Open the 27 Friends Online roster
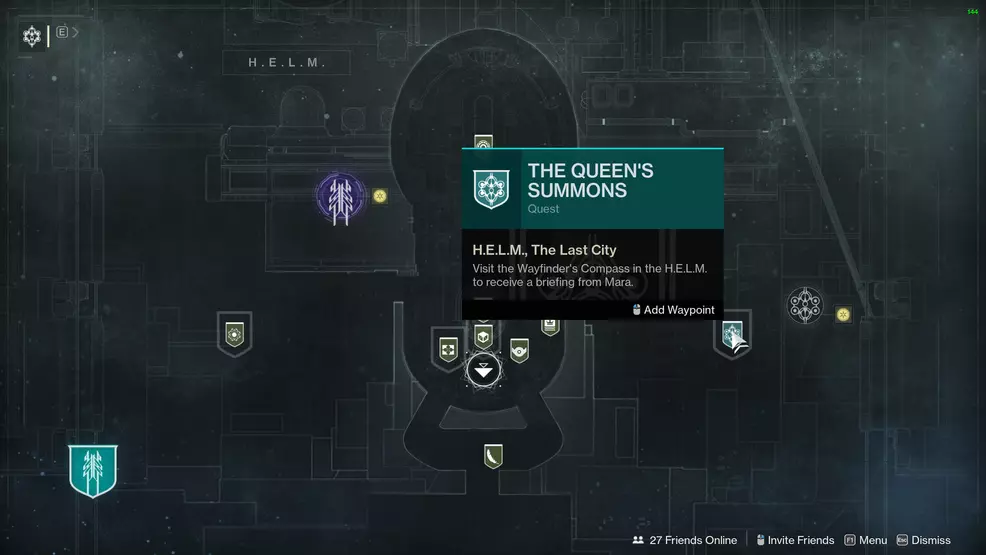Screen dimensions: 986x555 (x=685, y=540)
